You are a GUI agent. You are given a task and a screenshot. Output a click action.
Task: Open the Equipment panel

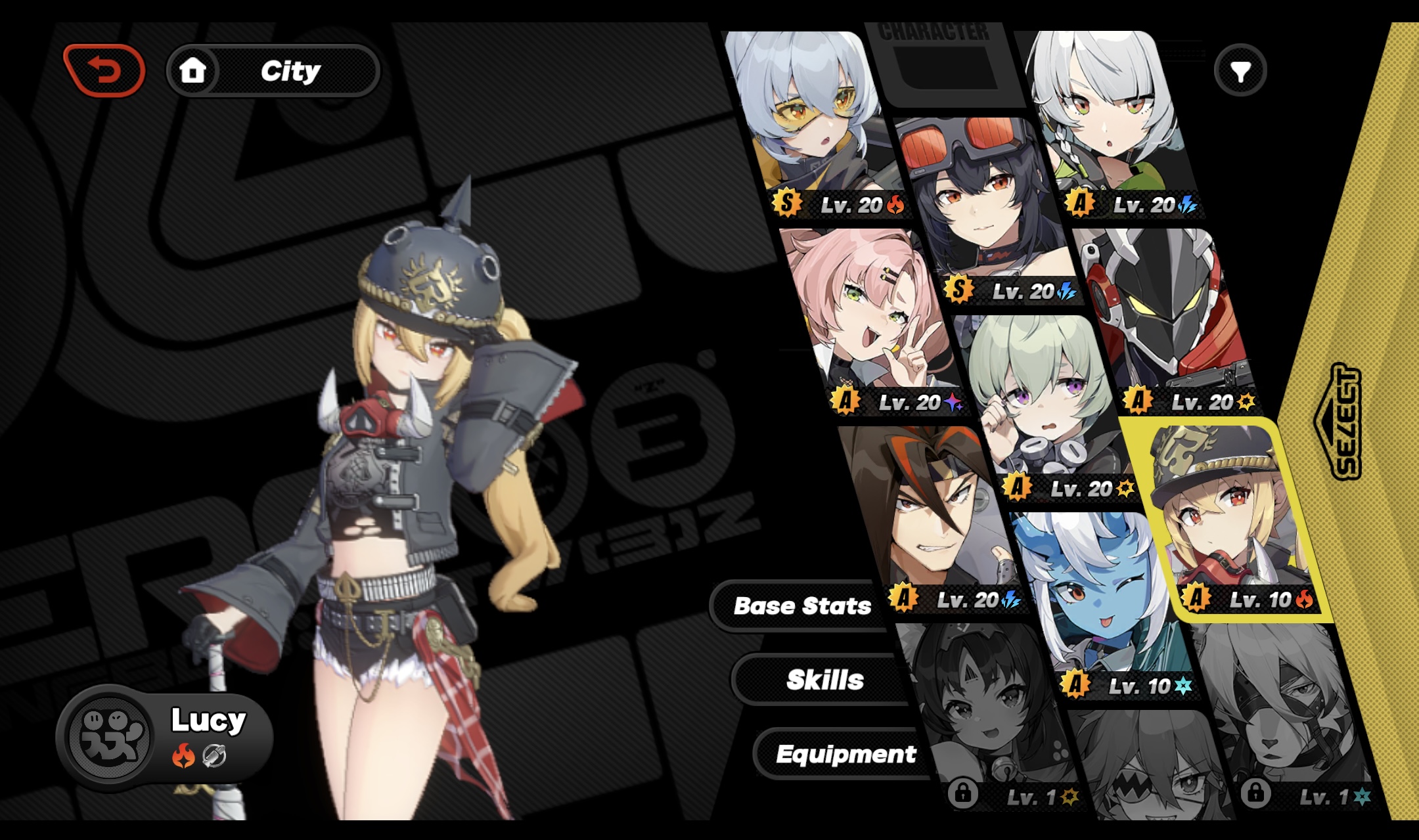click(x=846, y=755)
